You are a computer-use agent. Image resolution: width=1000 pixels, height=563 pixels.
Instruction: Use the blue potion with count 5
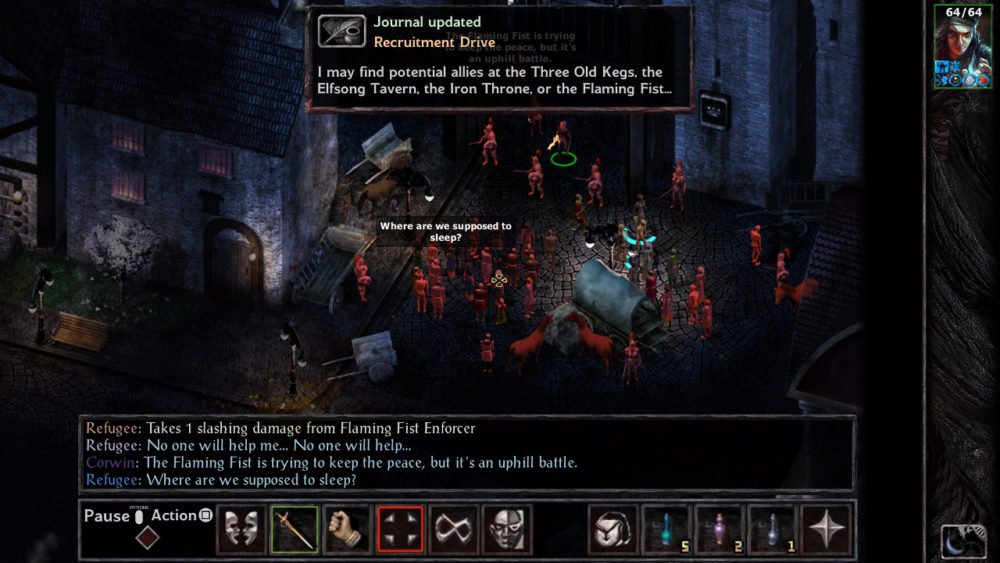[666, 529]
